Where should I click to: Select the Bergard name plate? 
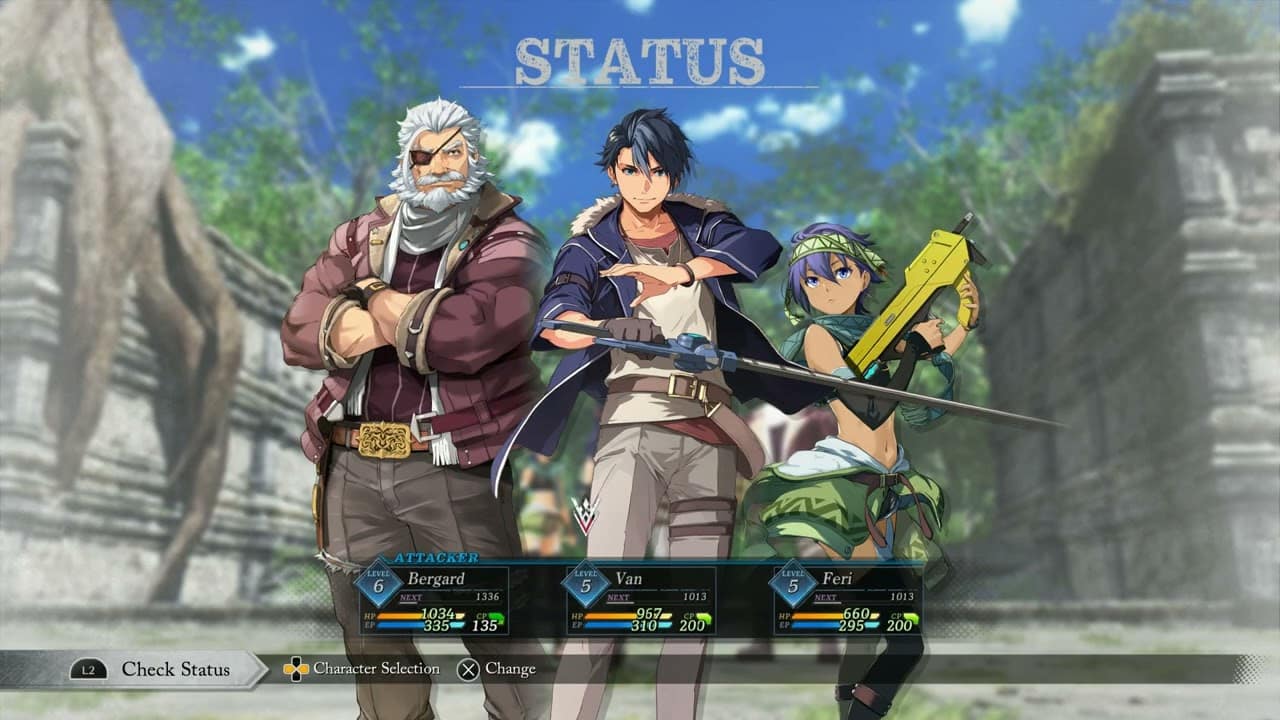tap(437, 578)
